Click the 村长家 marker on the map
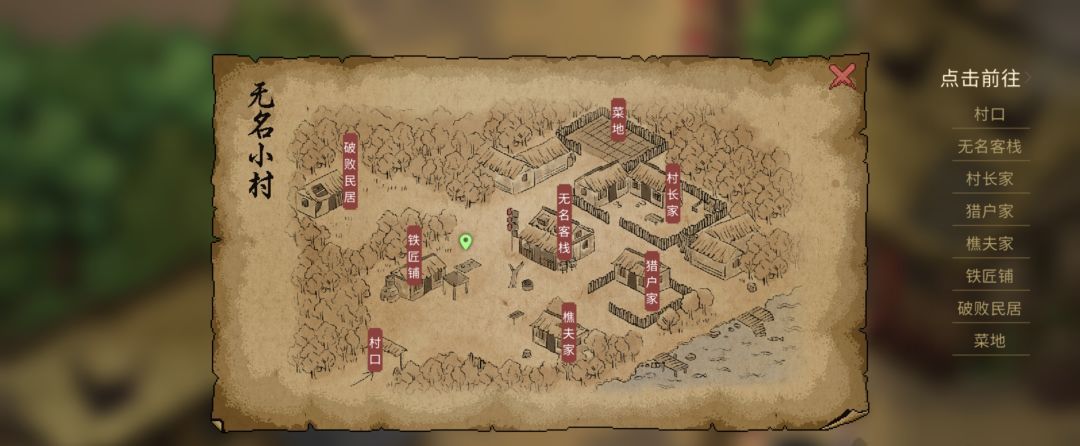Viewport: 1080px width, 446px height. (x=672, y=193)
